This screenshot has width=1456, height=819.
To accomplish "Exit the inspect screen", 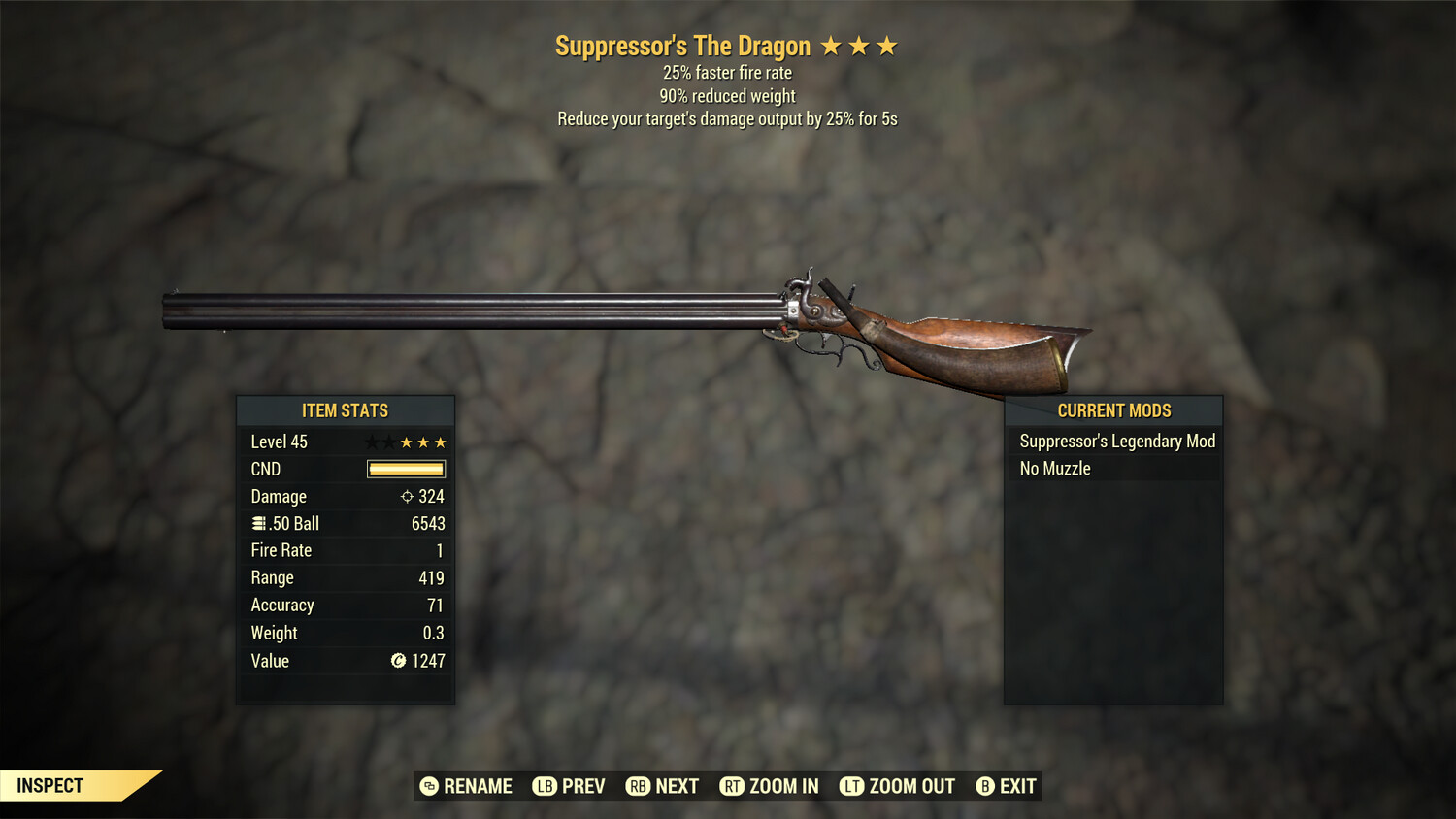I will [1007, 786].
